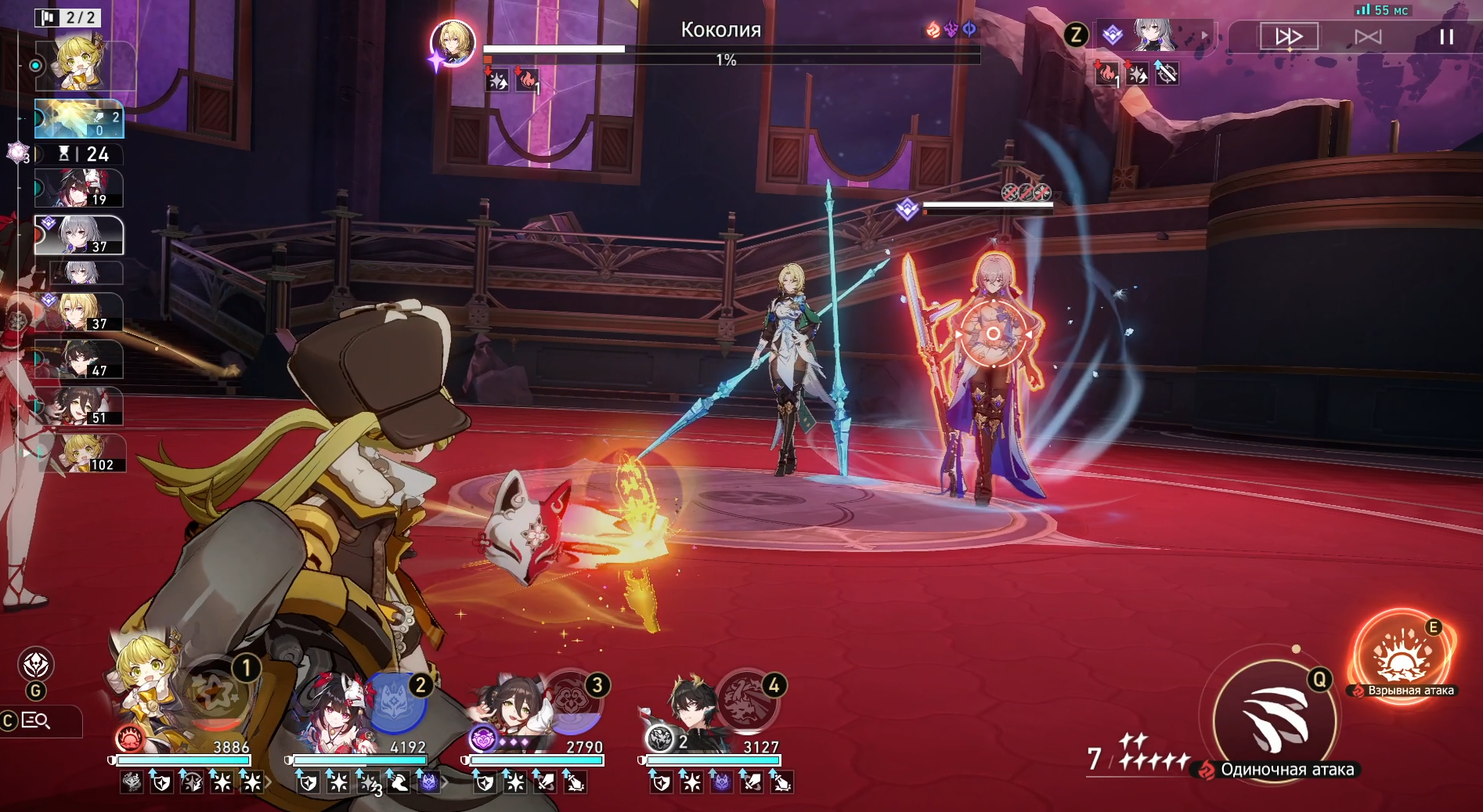
Task: Open the technique emblem above G
Action: click(36, 665)
